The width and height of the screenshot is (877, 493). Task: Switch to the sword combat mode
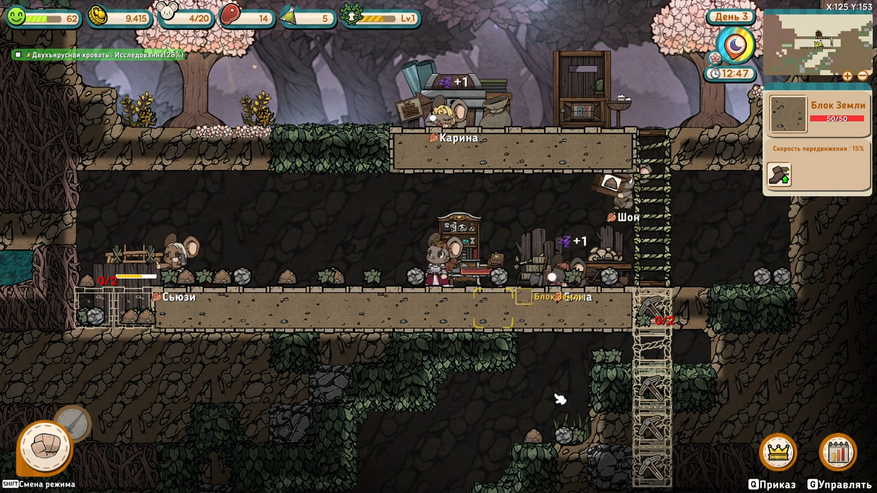click(x=72, y=422)
